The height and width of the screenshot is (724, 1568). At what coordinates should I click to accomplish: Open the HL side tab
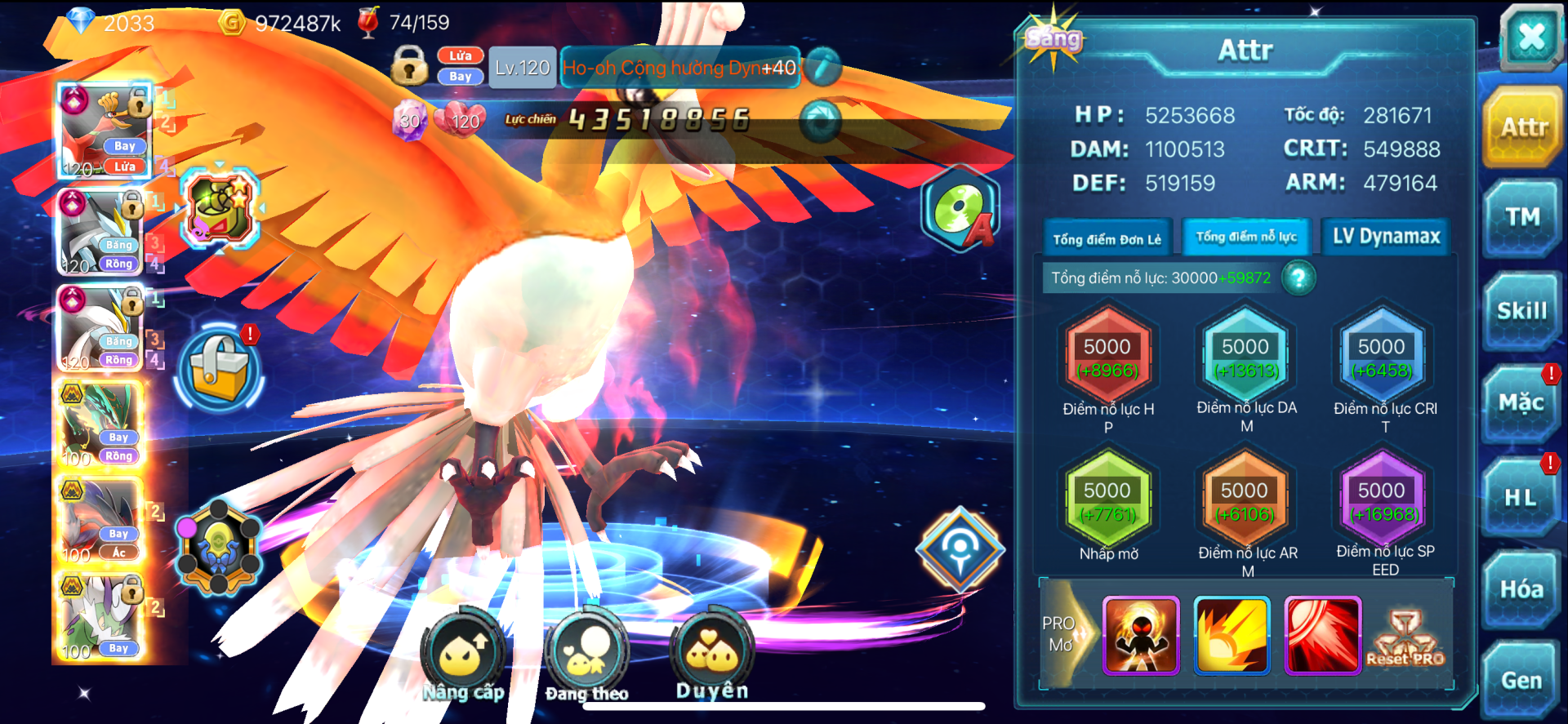(1521, 497)
